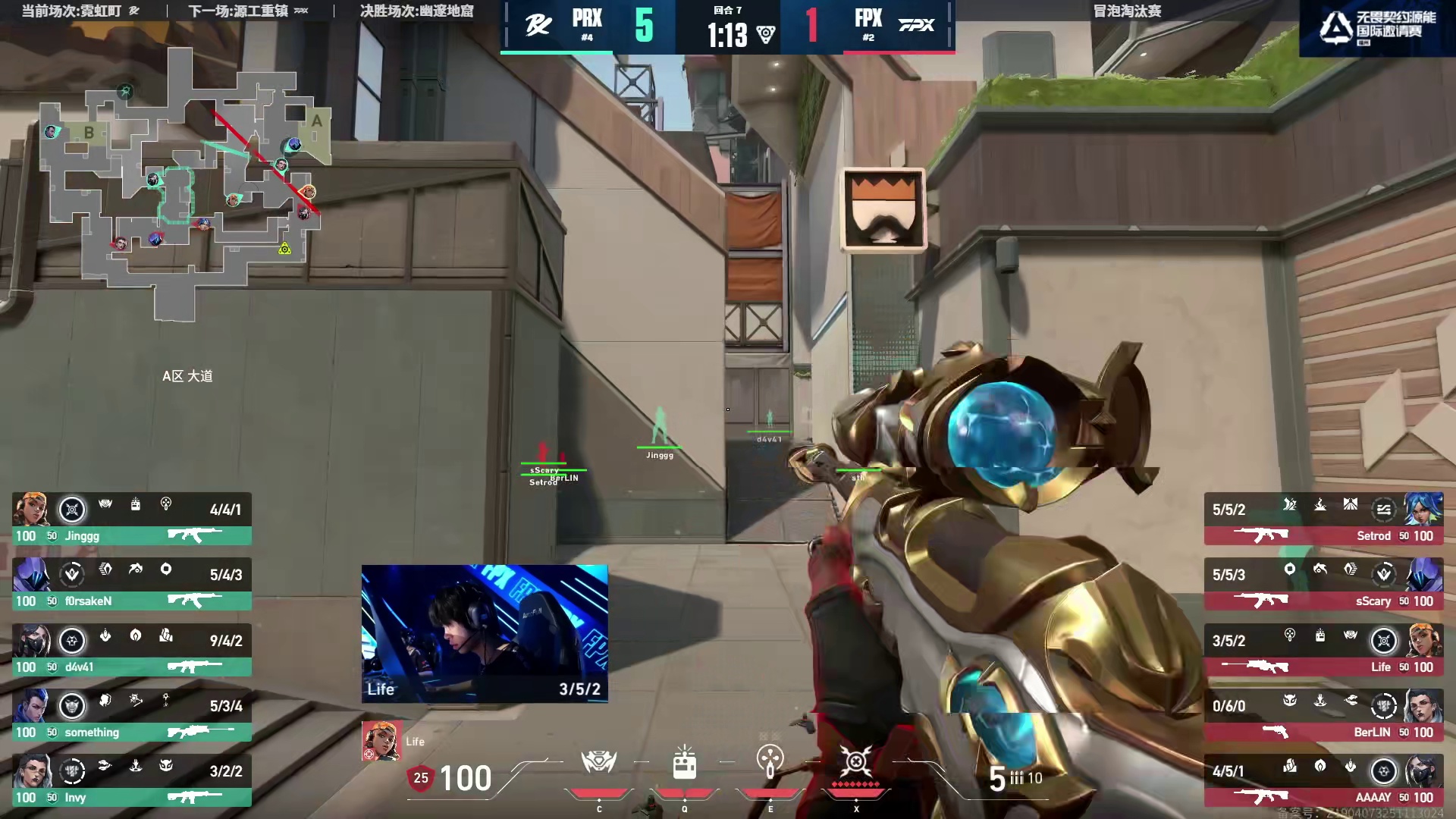1456x819 pixels.
Task: Activate the Q slot alarm bot ability
Action: [684, 762]
